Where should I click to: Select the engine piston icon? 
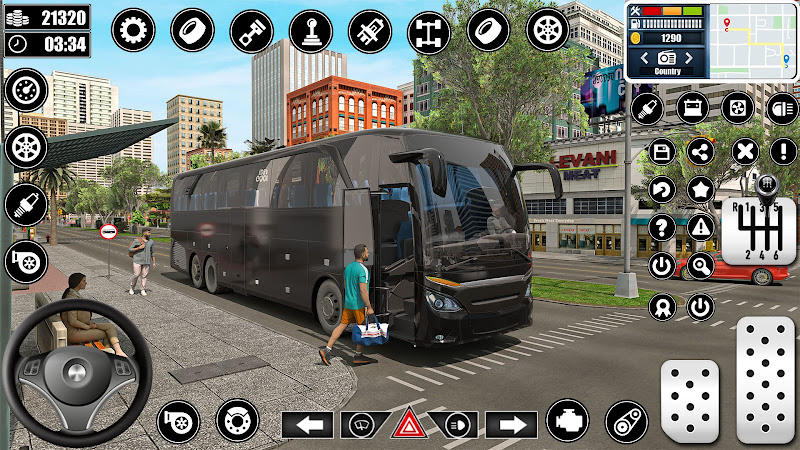click(251, 30)
